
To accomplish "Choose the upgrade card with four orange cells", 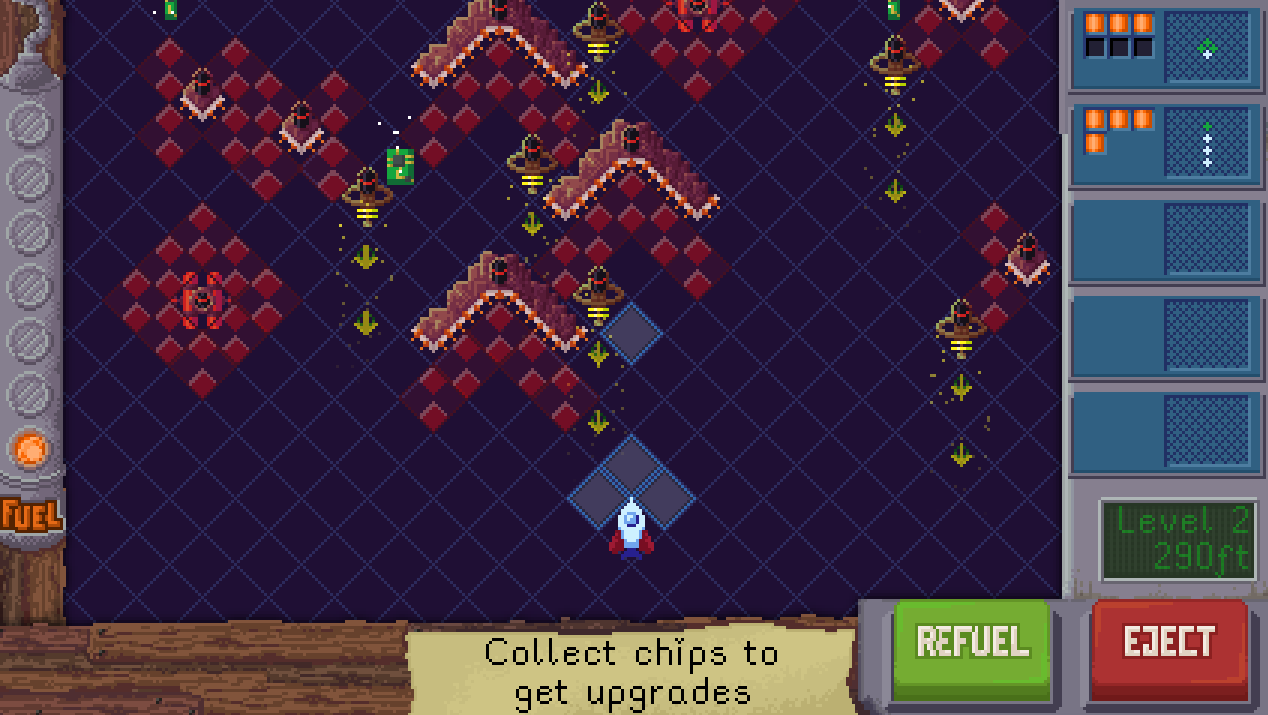I will point(1165,145).
